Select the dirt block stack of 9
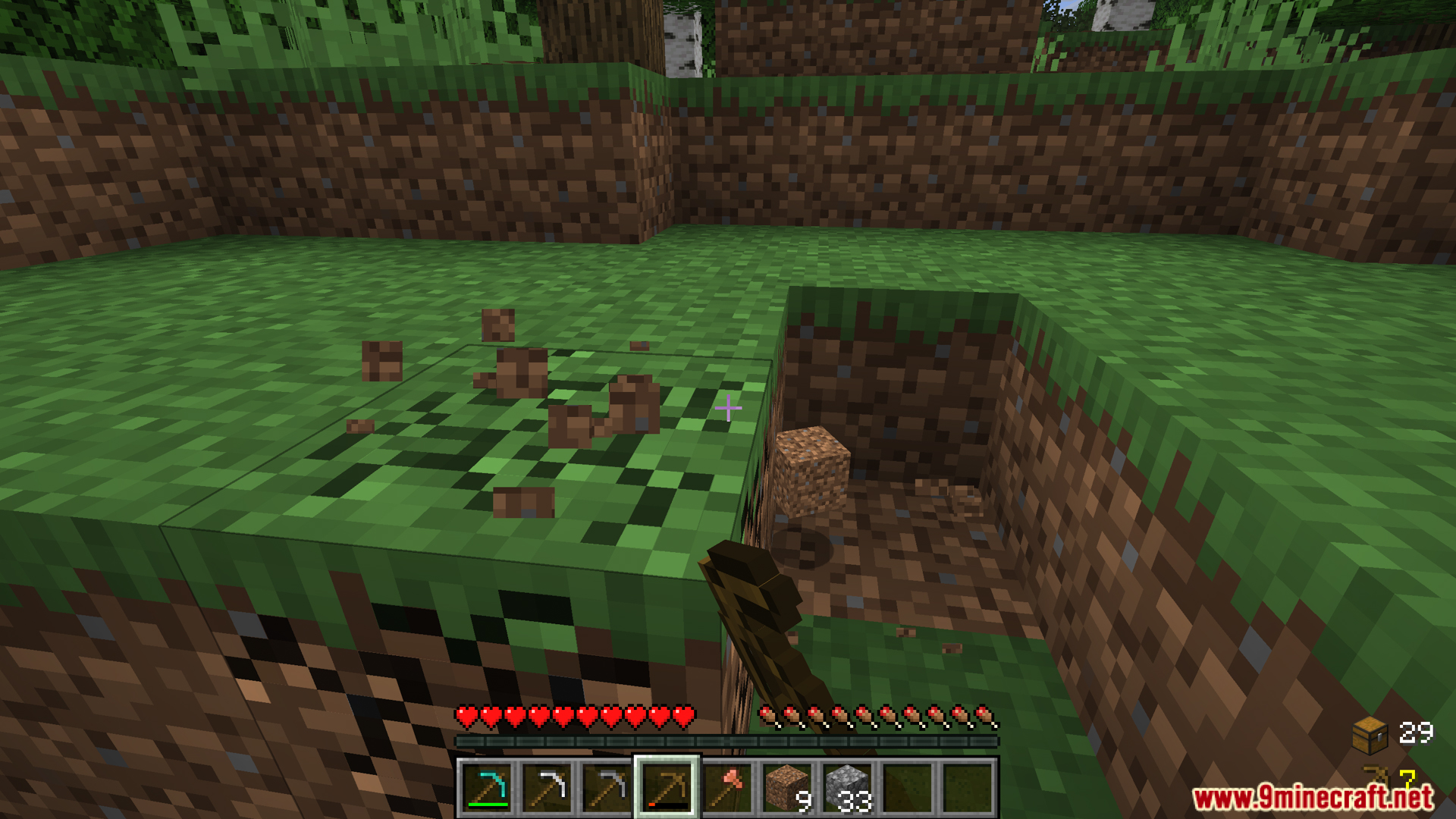Screen dimensions: 1456x819 pyautogui.click(x=787, y=788)
